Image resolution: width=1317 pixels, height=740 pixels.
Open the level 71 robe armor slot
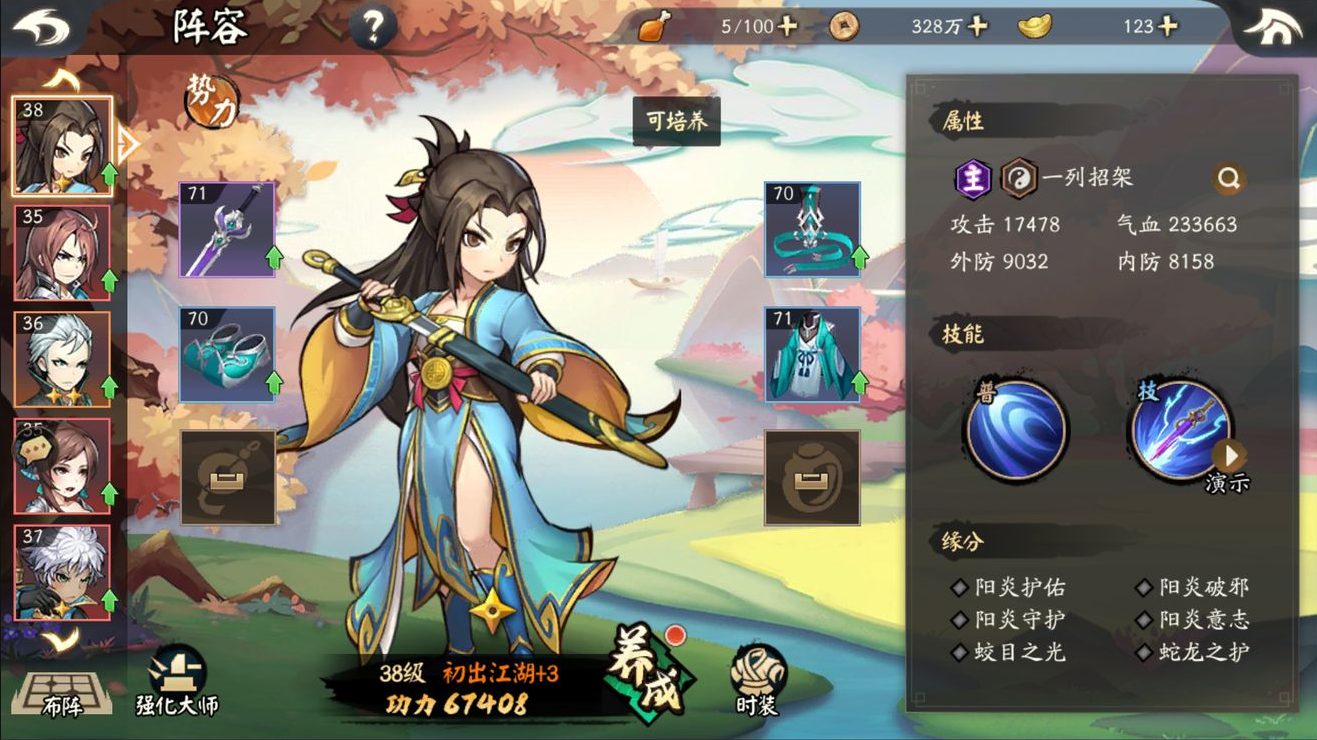pyautogui.click(x=812, y=354)
